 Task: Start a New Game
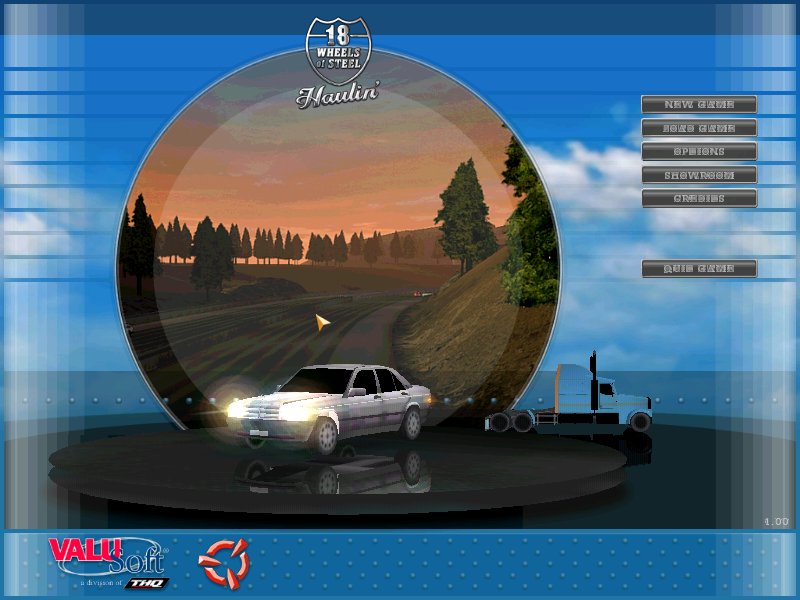pos(699,104)
